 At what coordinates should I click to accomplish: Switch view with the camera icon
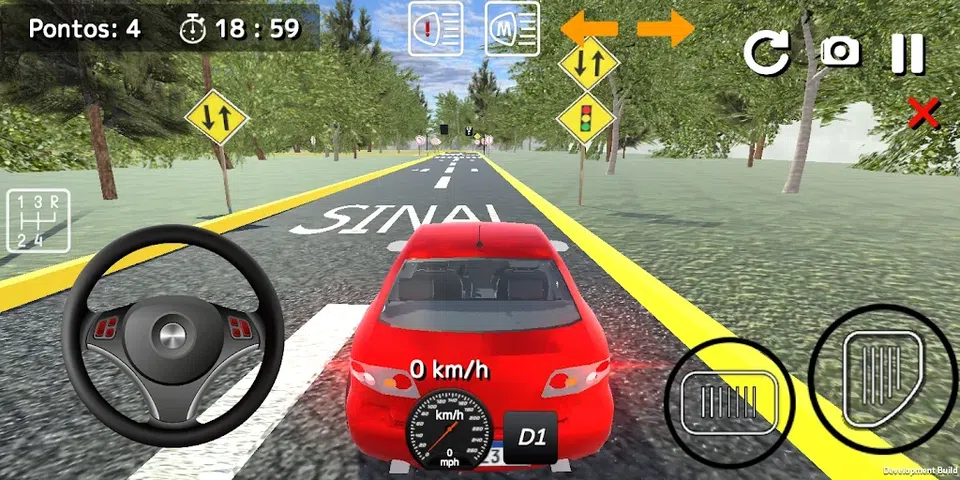pyautogui.click(x=840, y=52)
